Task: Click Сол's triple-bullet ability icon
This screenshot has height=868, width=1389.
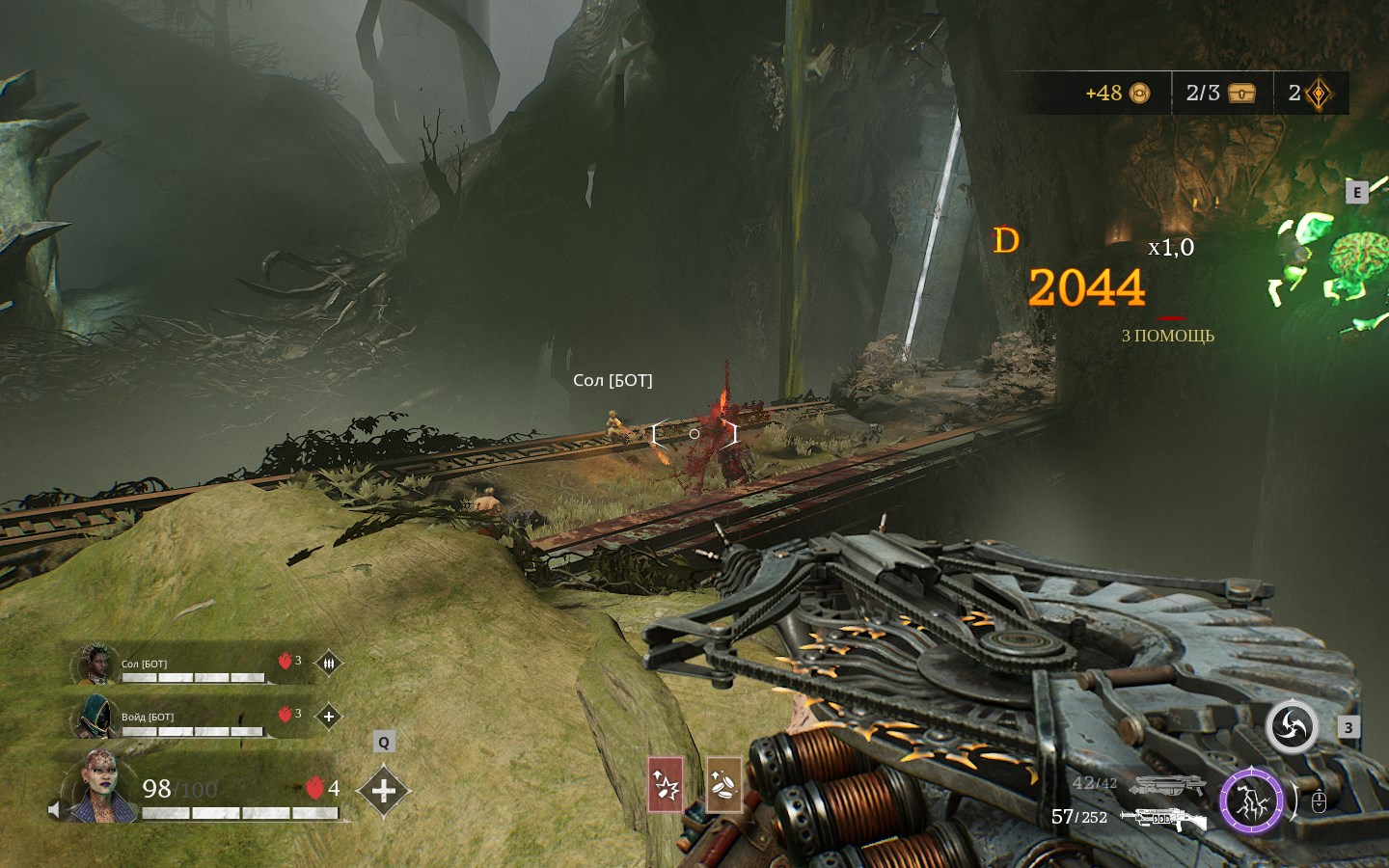Action: coord(328,664)
